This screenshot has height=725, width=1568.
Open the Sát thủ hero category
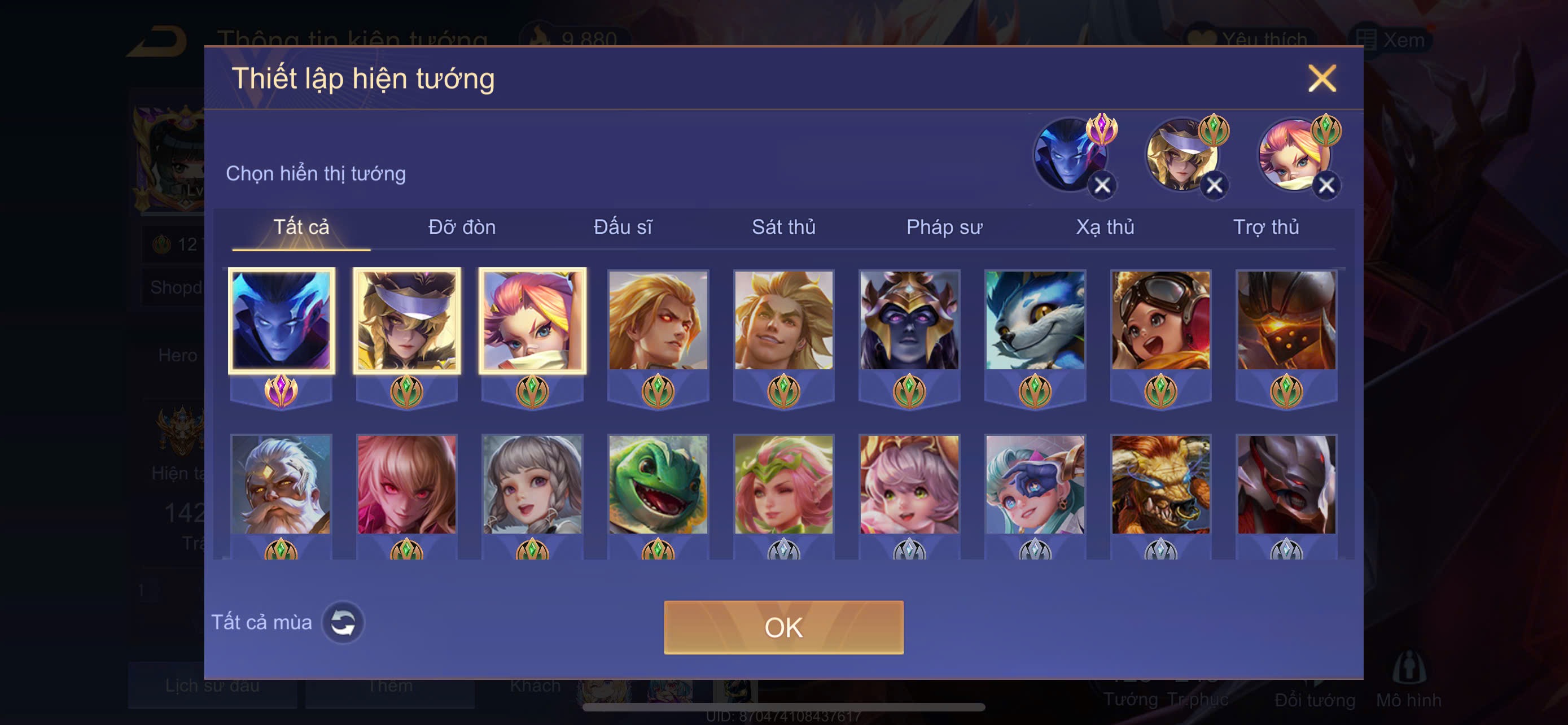783,227
